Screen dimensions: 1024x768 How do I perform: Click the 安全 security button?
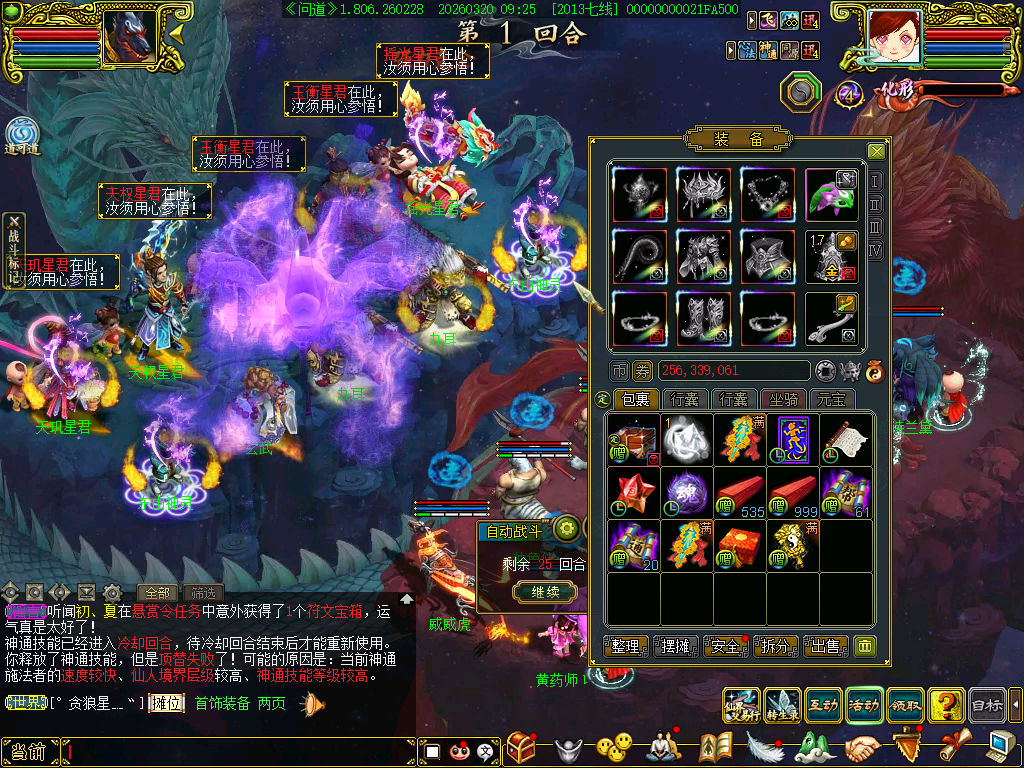pyautogui.click(x=726, y=646)
